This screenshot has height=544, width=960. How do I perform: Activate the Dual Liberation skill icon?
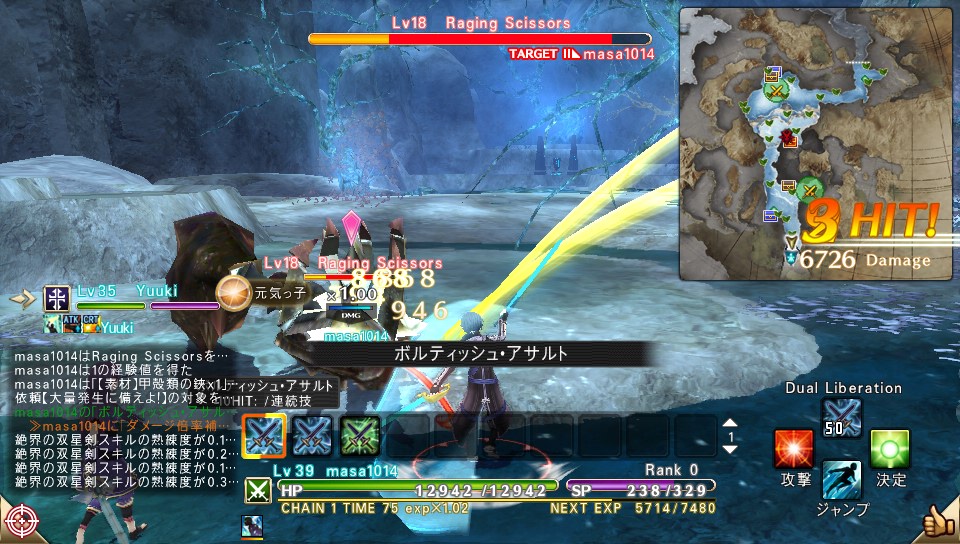click(x=841, y=417)
